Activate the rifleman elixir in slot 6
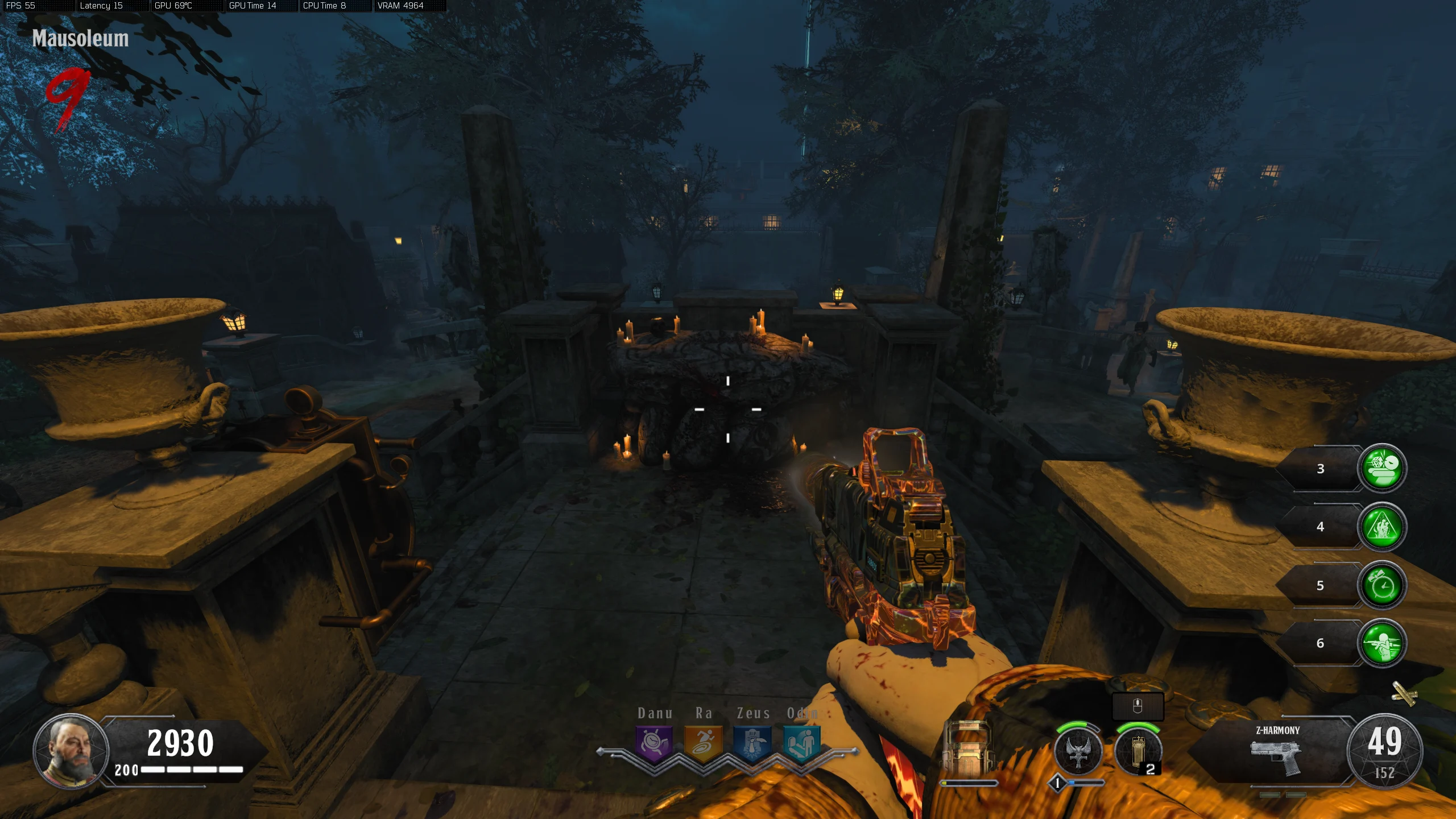 1382,643
